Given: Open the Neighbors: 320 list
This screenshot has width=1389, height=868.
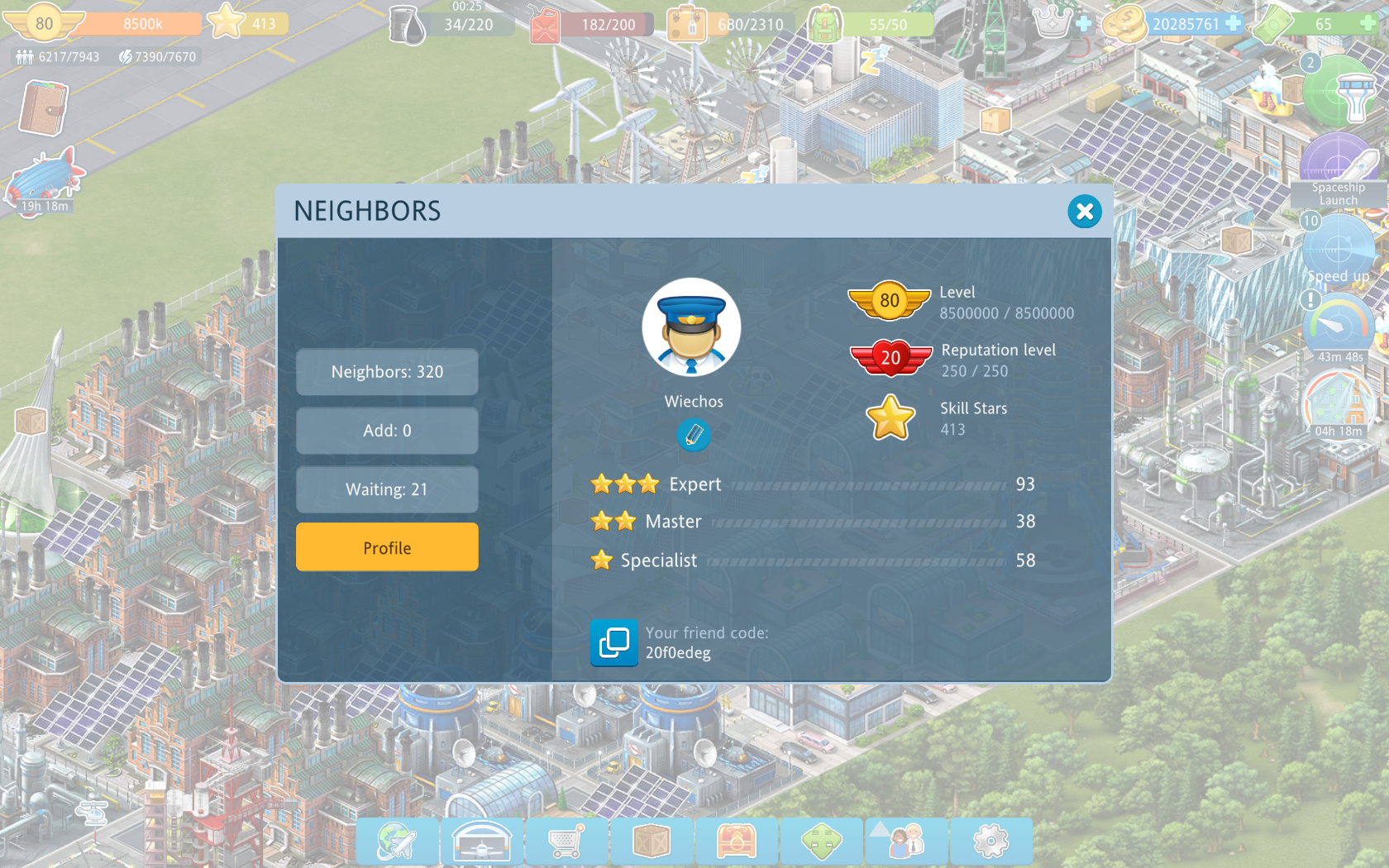Looking at the screenshot, I should coord(387,372).
